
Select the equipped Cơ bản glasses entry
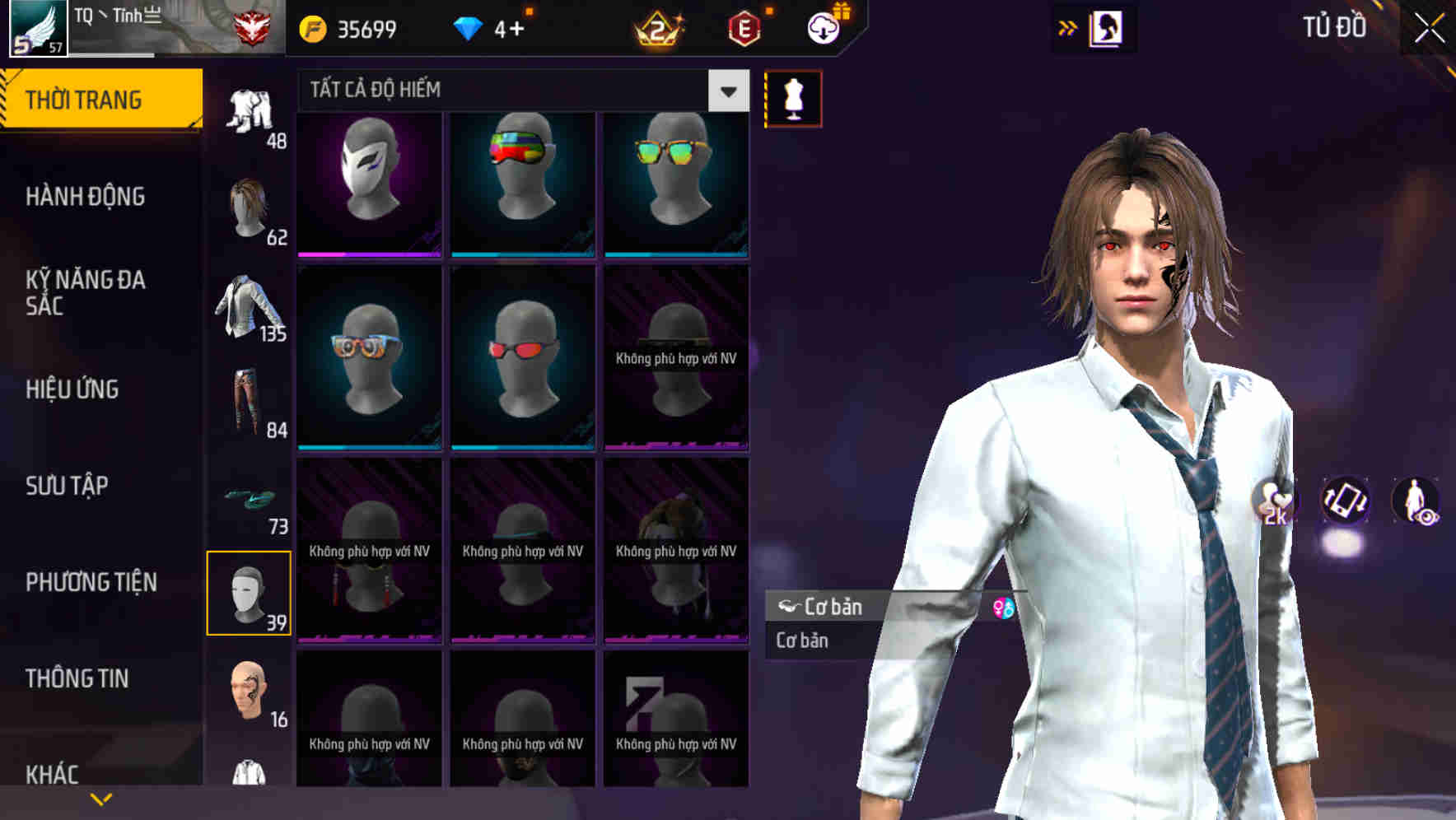tap(865, 608)
